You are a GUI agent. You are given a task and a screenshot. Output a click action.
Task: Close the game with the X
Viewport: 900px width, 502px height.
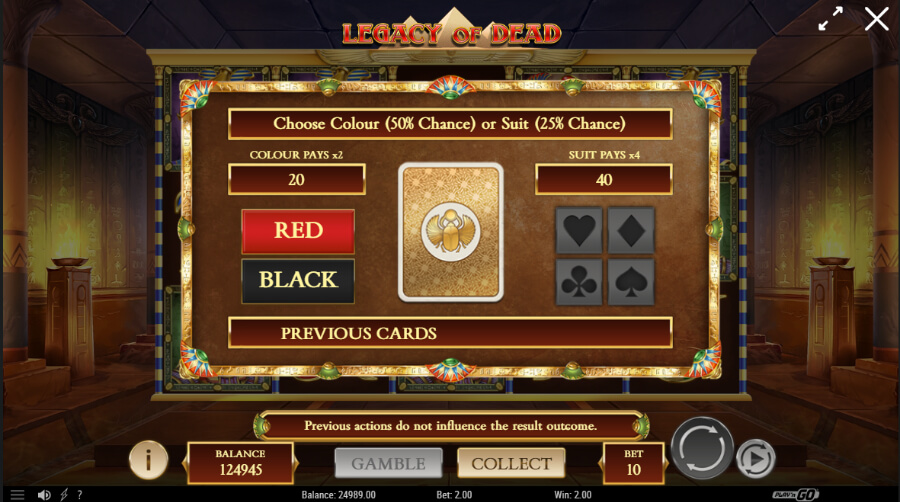pyautogui.click(x=876, y=19)
